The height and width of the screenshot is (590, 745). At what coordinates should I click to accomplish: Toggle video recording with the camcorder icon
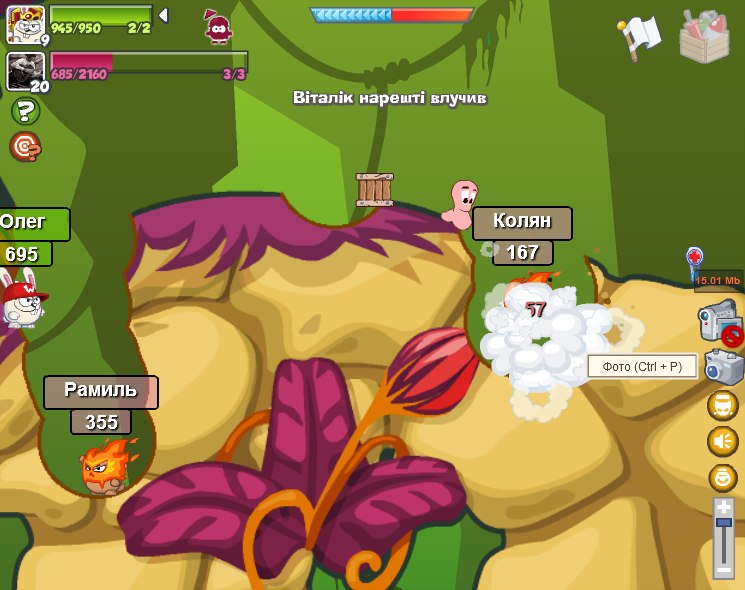[x=720, y=323]
